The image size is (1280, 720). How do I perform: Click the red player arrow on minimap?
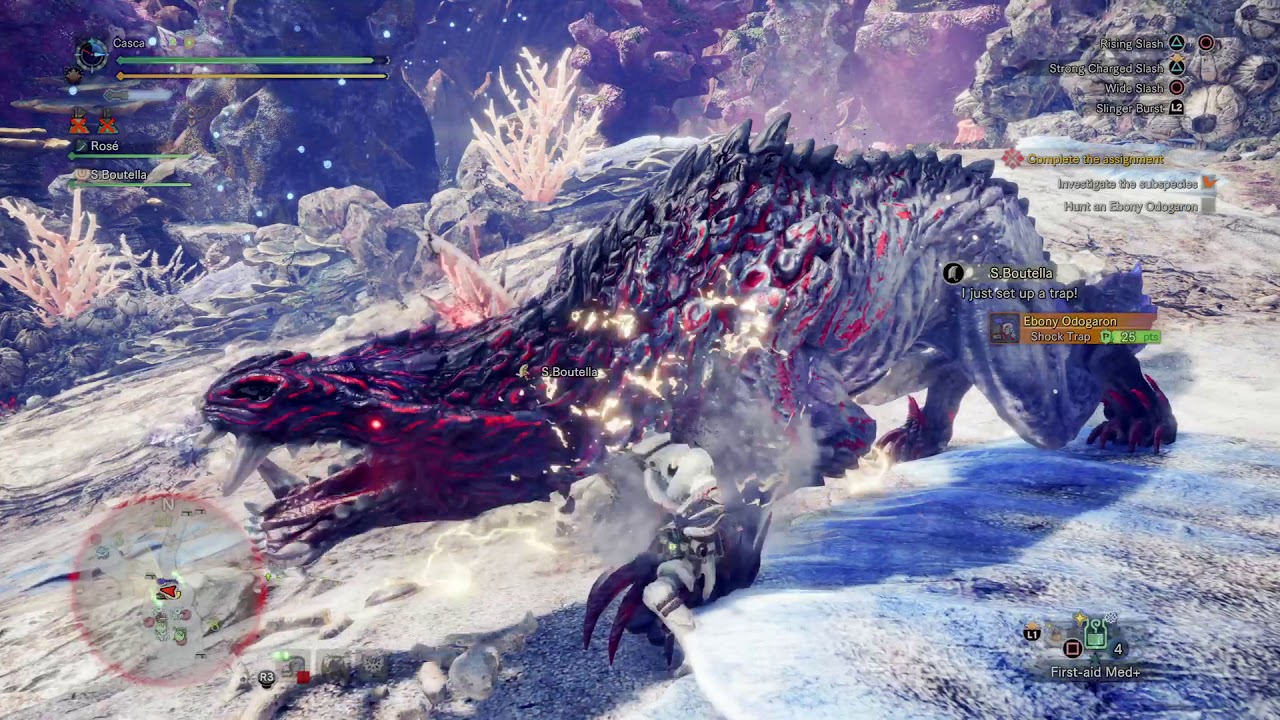(x=168, y=592)
